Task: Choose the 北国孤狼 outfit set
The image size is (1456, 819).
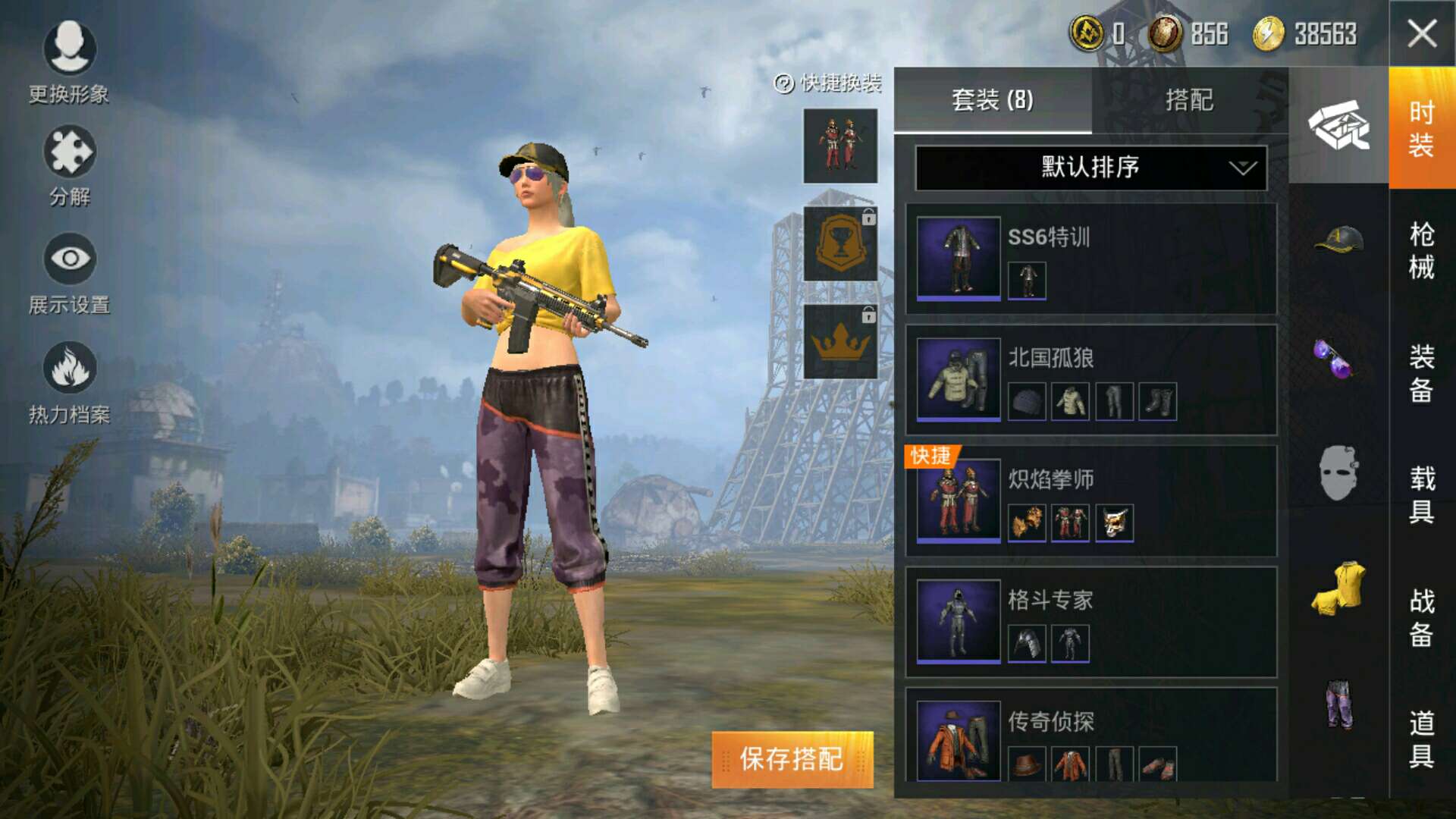Action: tap(1090, 379)
